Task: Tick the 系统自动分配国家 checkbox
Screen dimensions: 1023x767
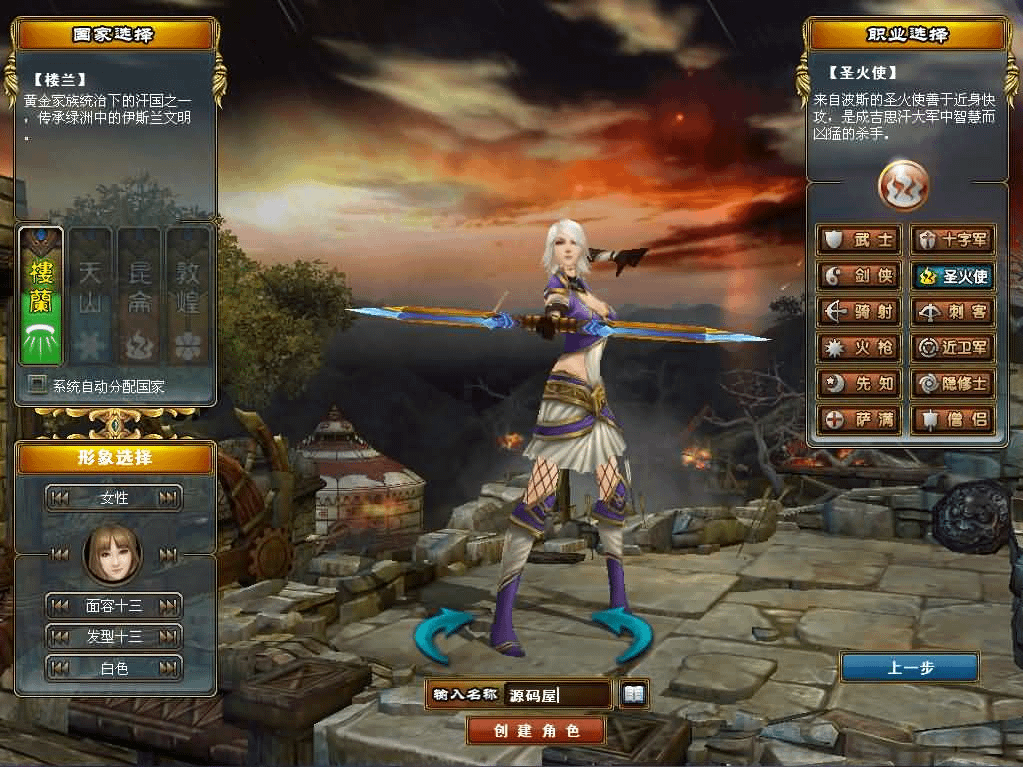Action: coord(38,385)
